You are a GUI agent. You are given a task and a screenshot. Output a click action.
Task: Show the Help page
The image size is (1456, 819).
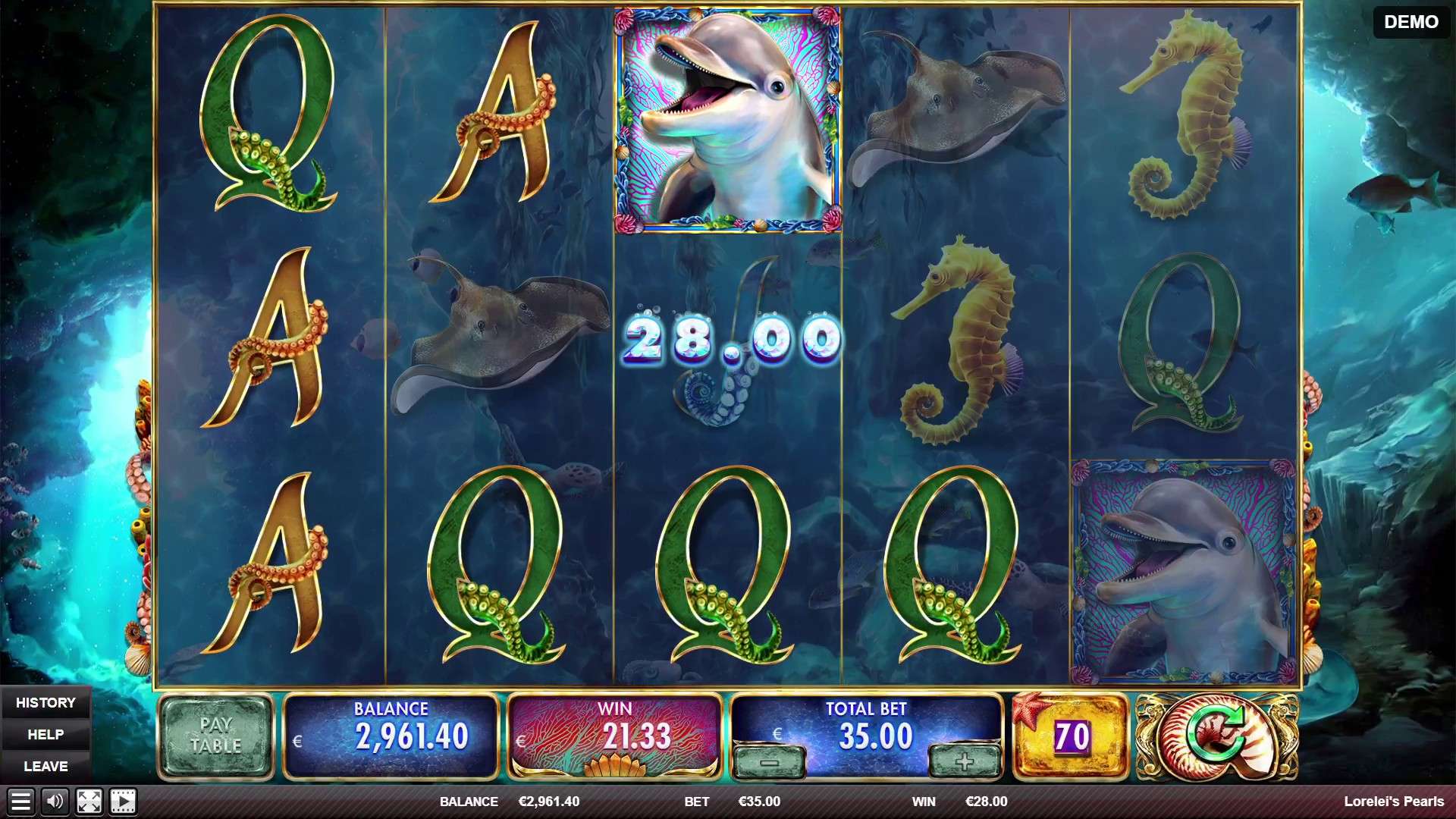[x=45, y=735]
